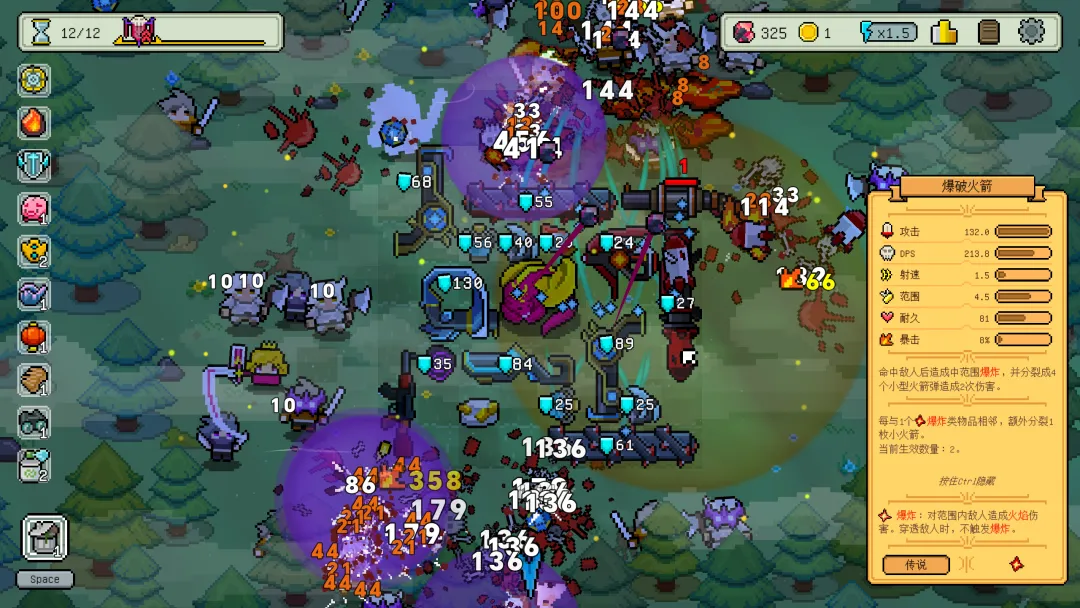Click the red explosion tag icon

tap(1017, 564)
